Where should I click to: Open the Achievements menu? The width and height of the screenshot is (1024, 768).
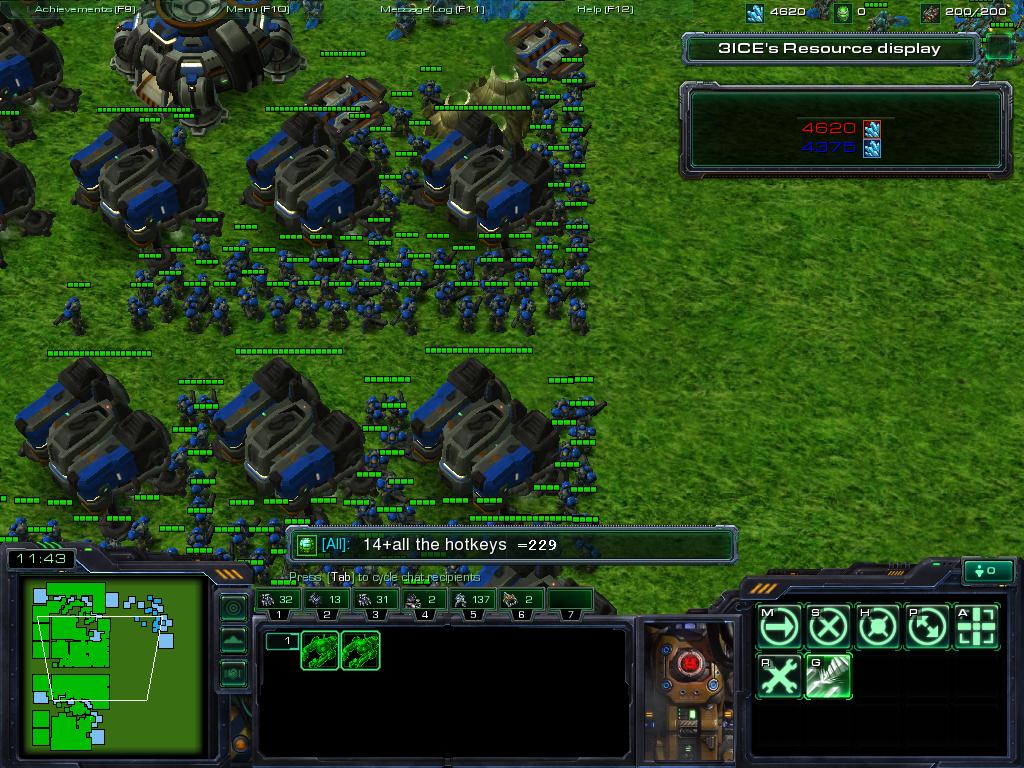click(84, 9)
